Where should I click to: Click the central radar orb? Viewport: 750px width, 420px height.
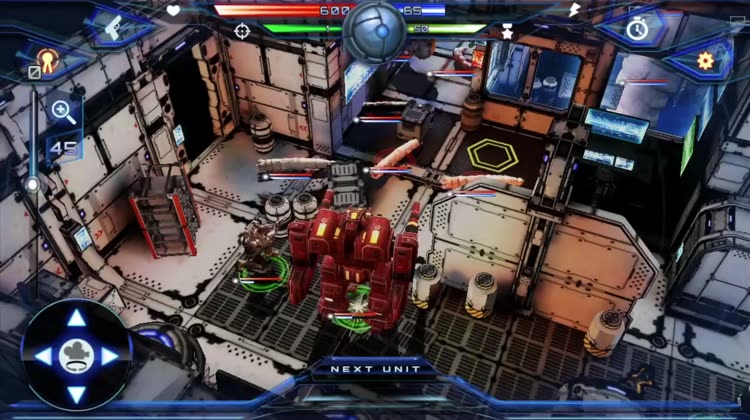[x=374, y=30]
